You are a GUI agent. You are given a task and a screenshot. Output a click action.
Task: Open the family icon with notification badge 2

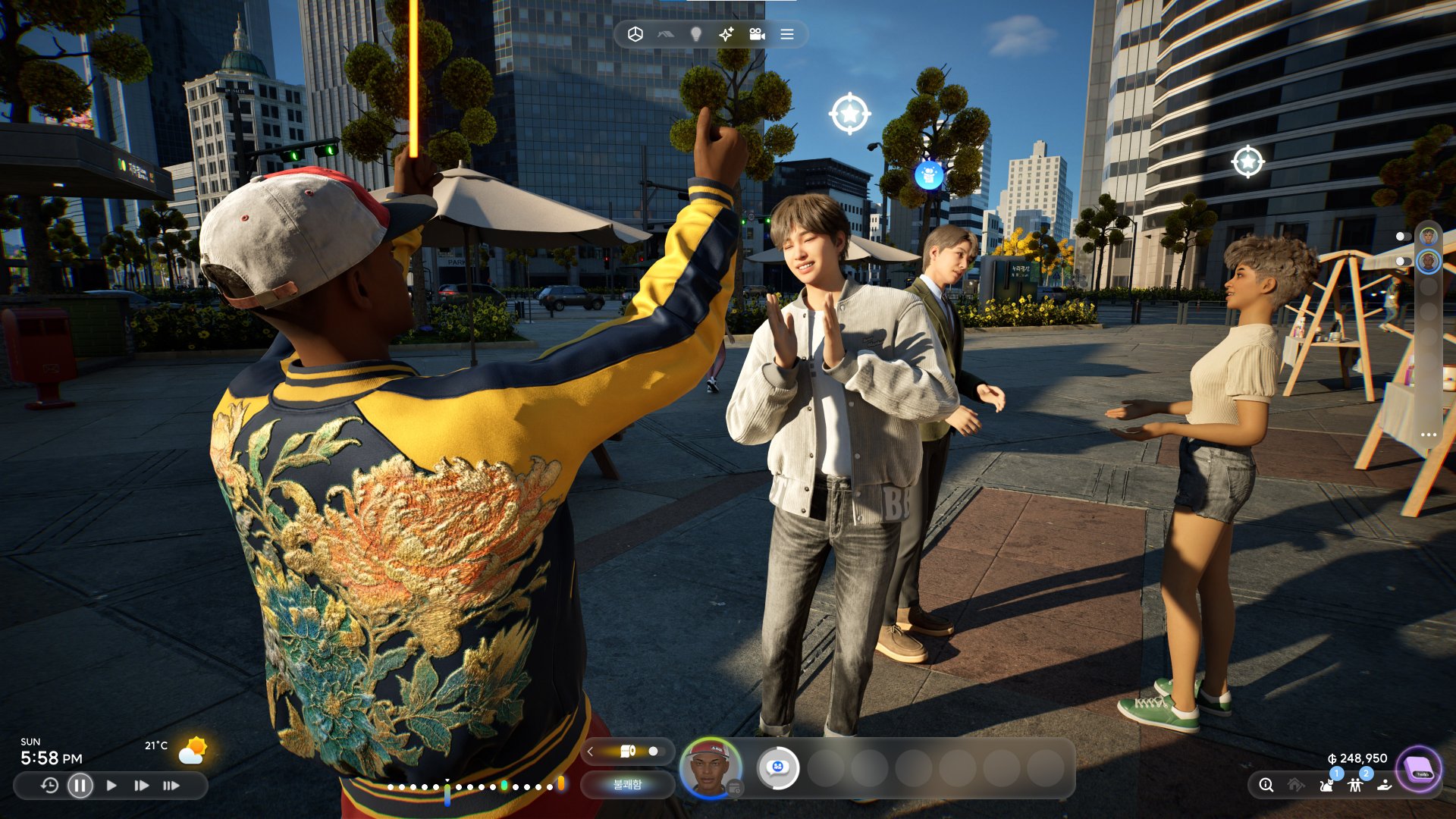(1356, 786)
